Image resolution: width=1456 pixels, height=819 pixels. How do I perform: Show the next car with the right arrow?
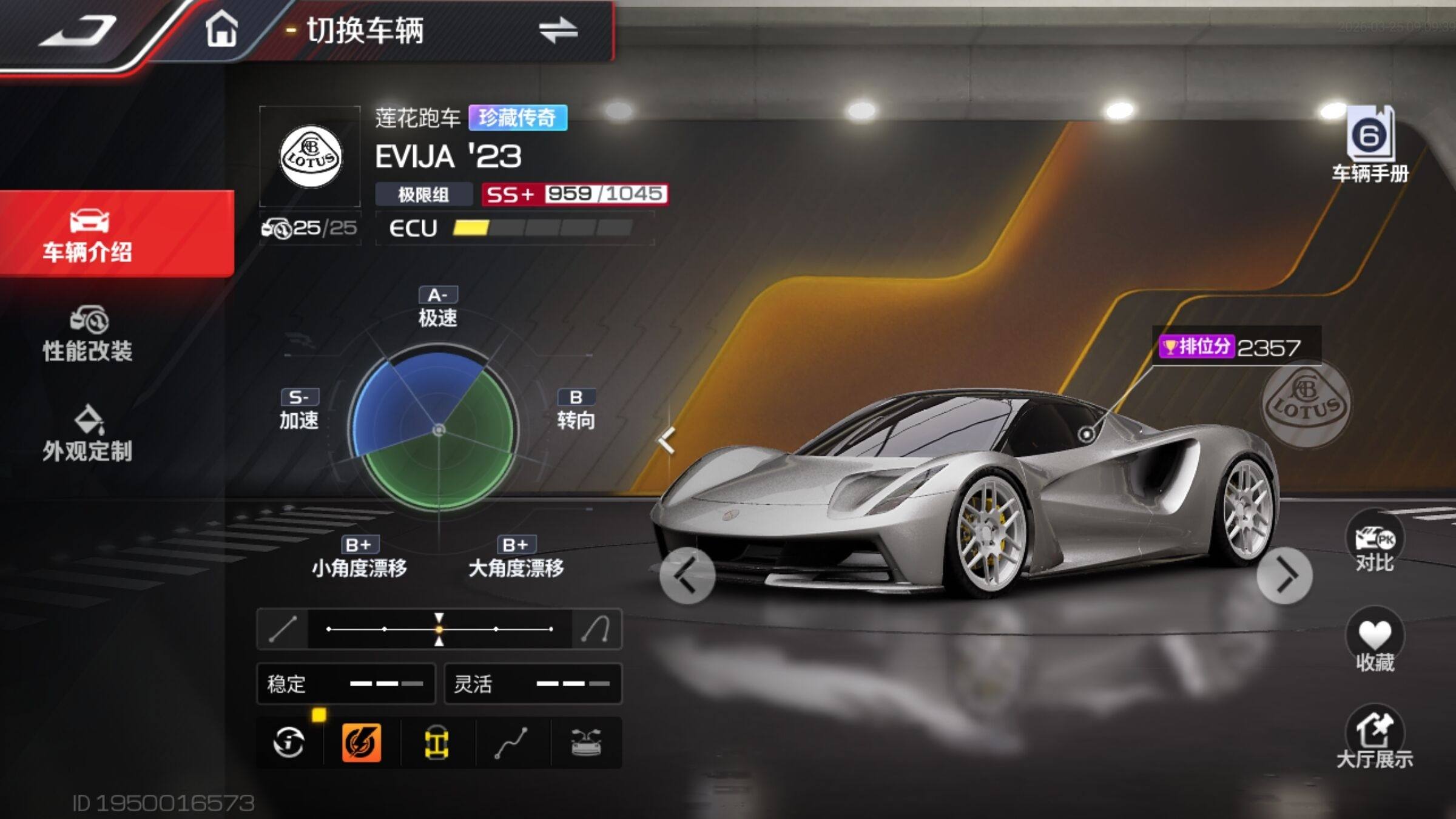click(x=1284, y=575)
